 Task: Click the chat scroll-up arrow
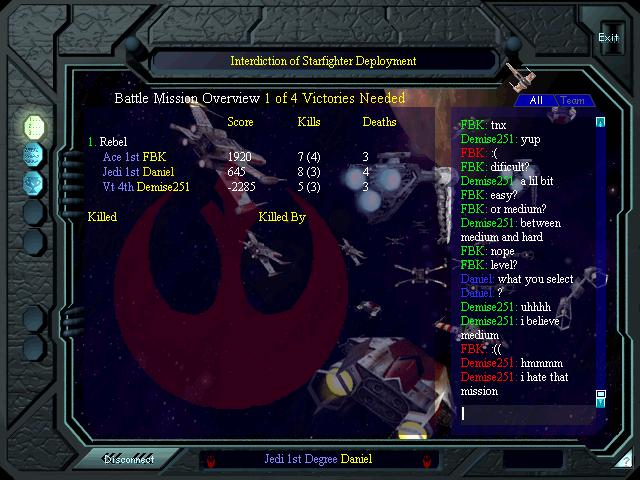point(601,123)
